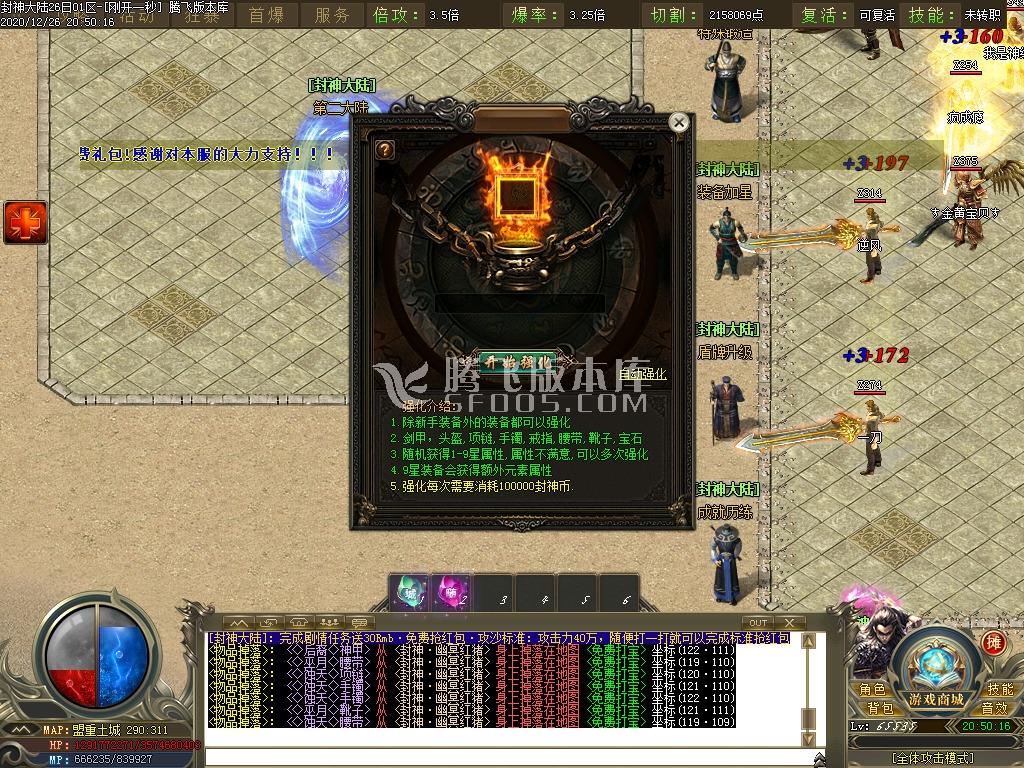This screenshot has height=768, width=1024.
Task: Open the question mark help icon
Action: [384, 150]
